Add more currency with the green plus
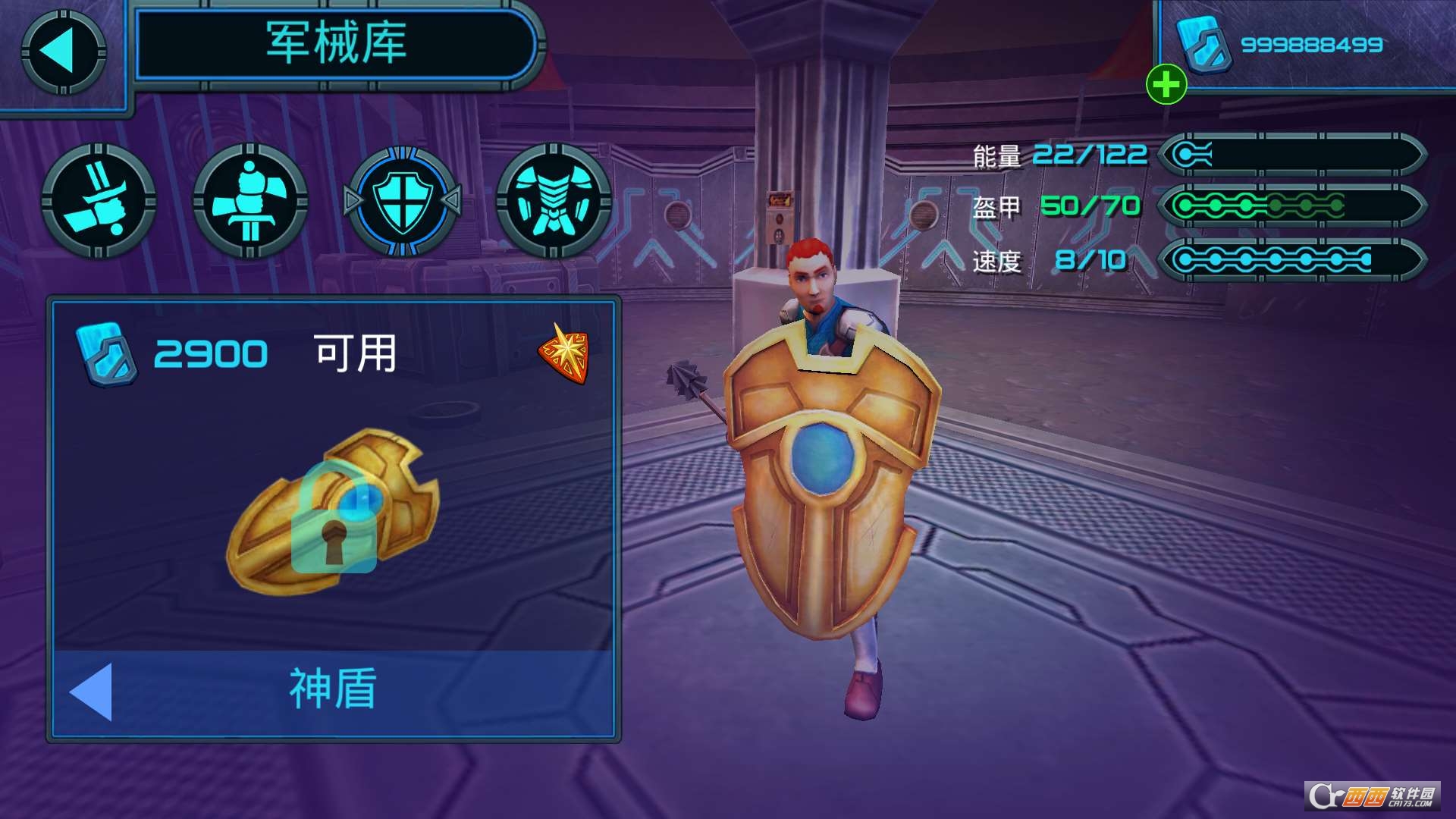Viewport: 1456px width, 819px height. 1166,83
